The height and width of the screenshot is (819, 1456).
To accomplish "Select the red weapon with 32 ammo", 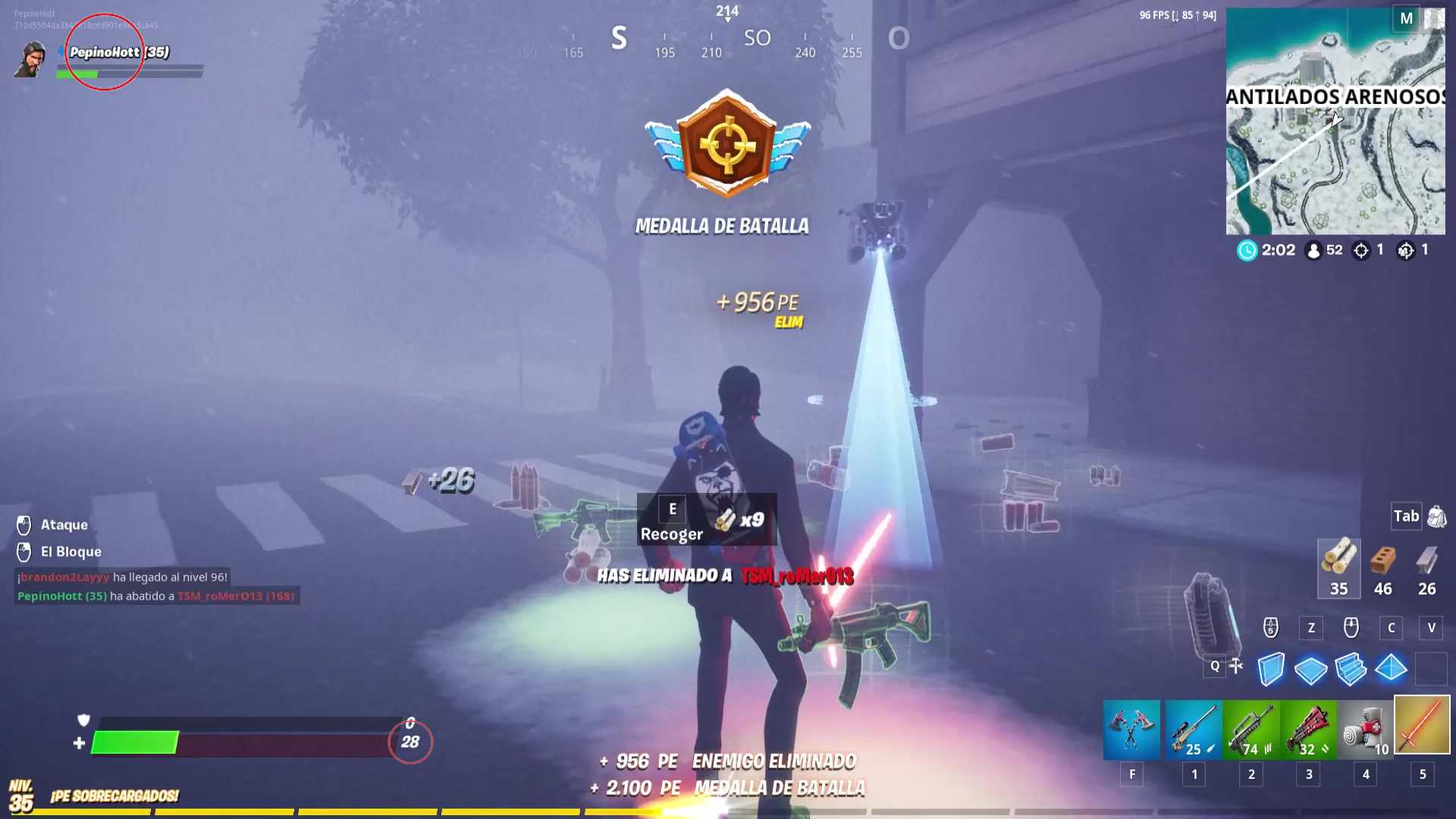I will [x=1308, y=729].
